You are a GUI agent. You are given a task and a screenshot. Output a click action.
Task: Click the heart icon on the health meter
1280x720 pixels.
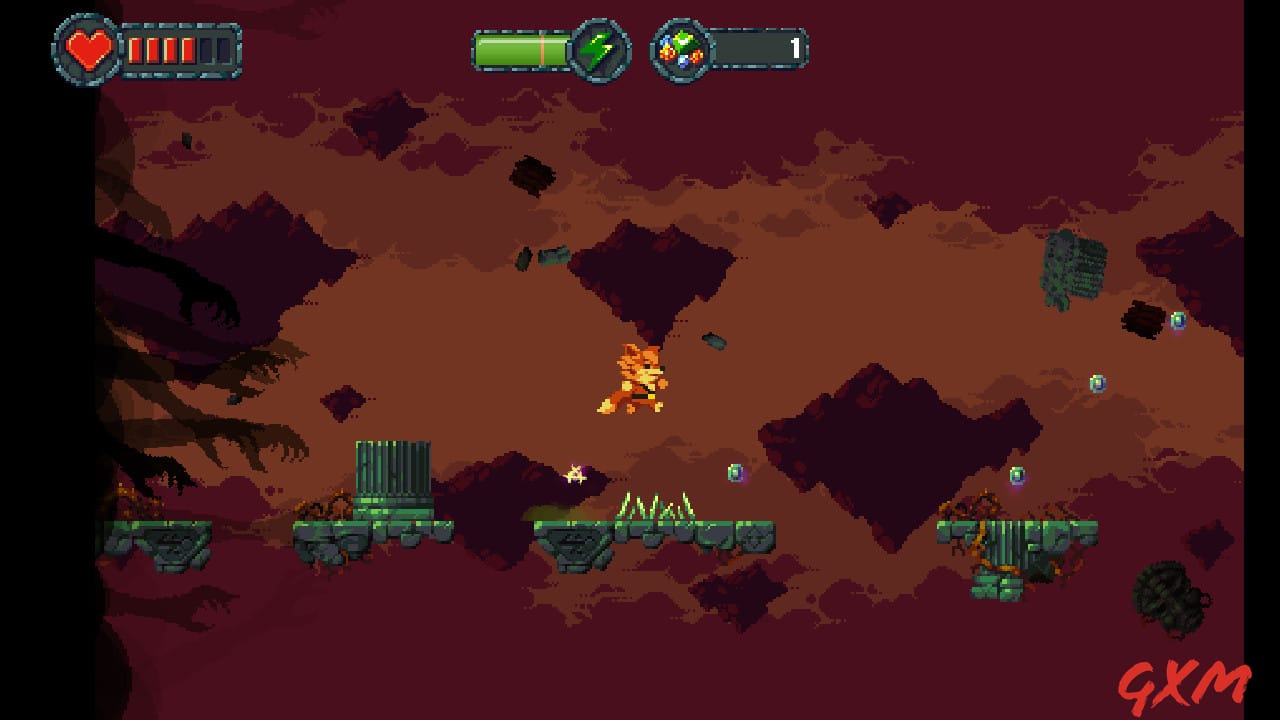[88, 48]
